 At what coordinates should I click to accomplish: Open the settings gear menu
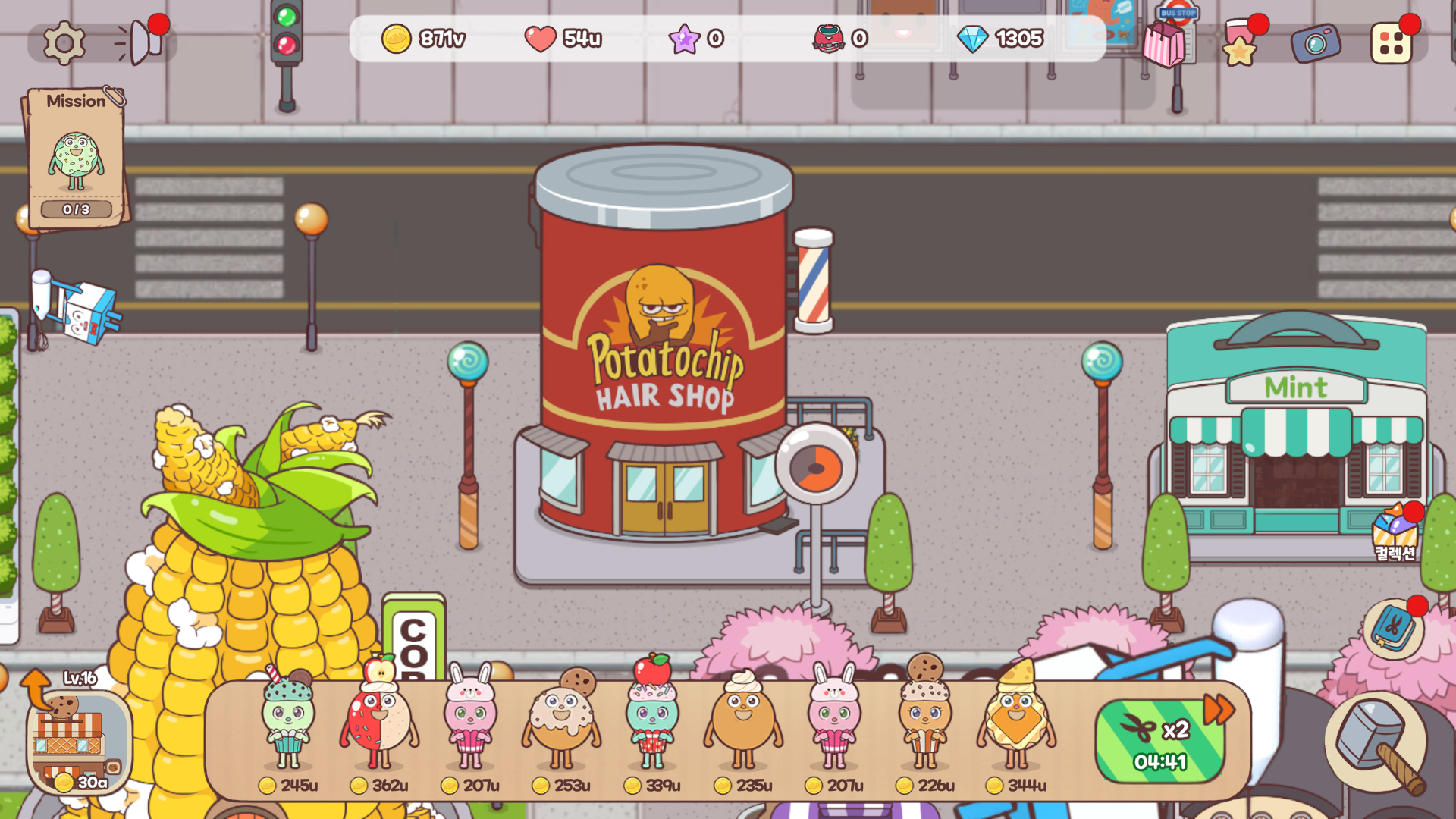64,42
